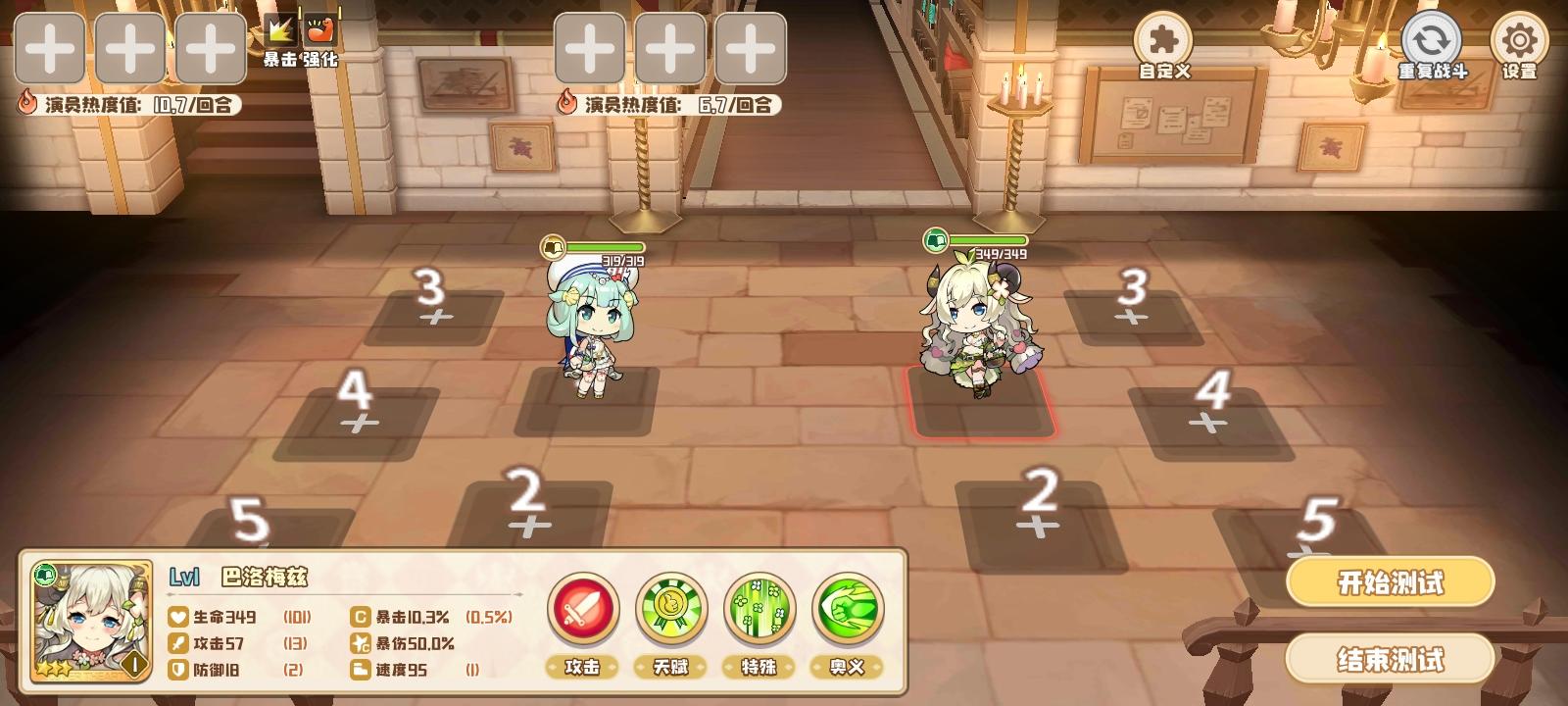1568x706 pixels.
Task: View the 天赋 talent skill icon
Action: point(672,610)
